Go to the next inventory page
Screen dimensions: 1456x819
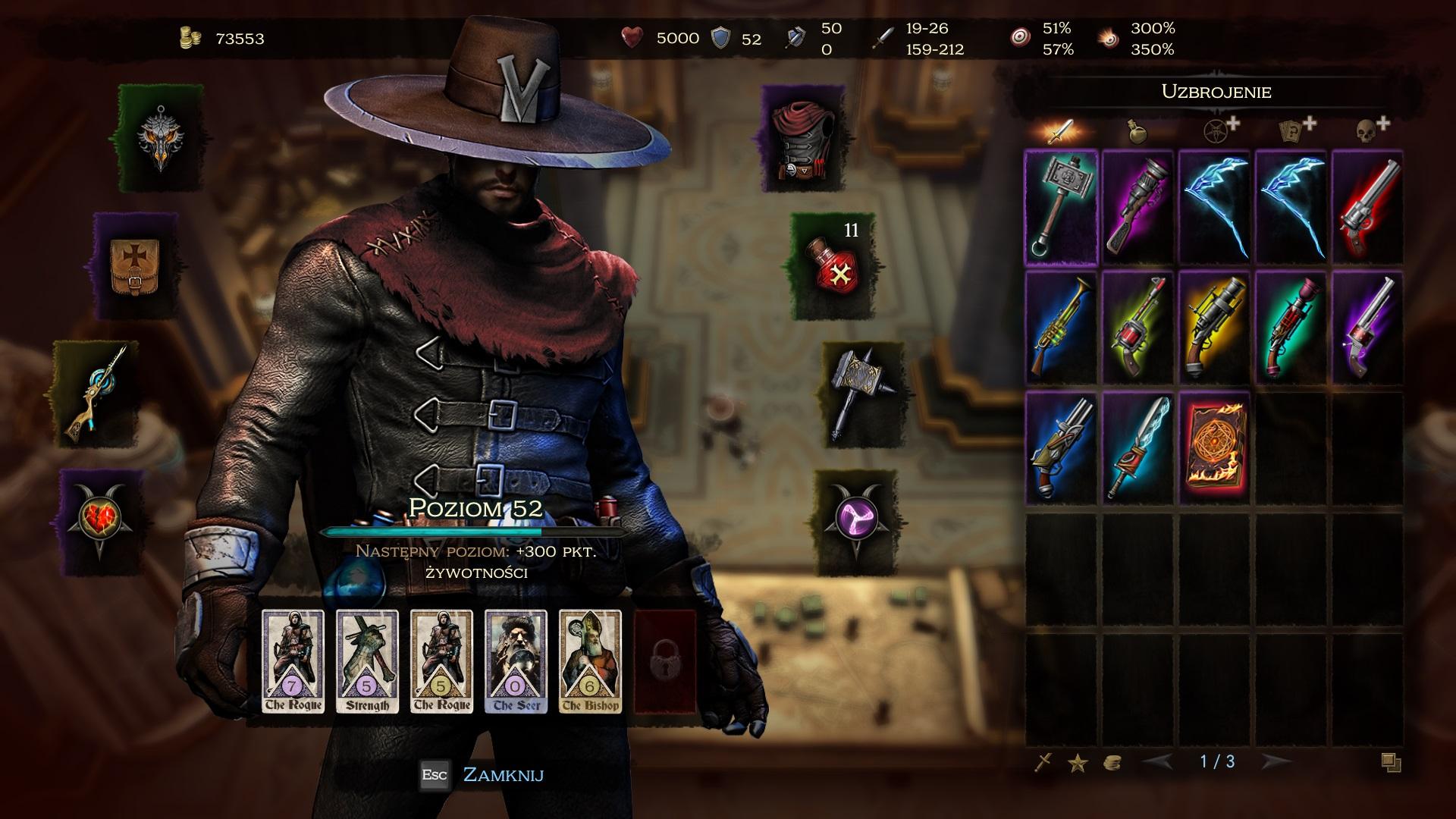click(1276, 761)
